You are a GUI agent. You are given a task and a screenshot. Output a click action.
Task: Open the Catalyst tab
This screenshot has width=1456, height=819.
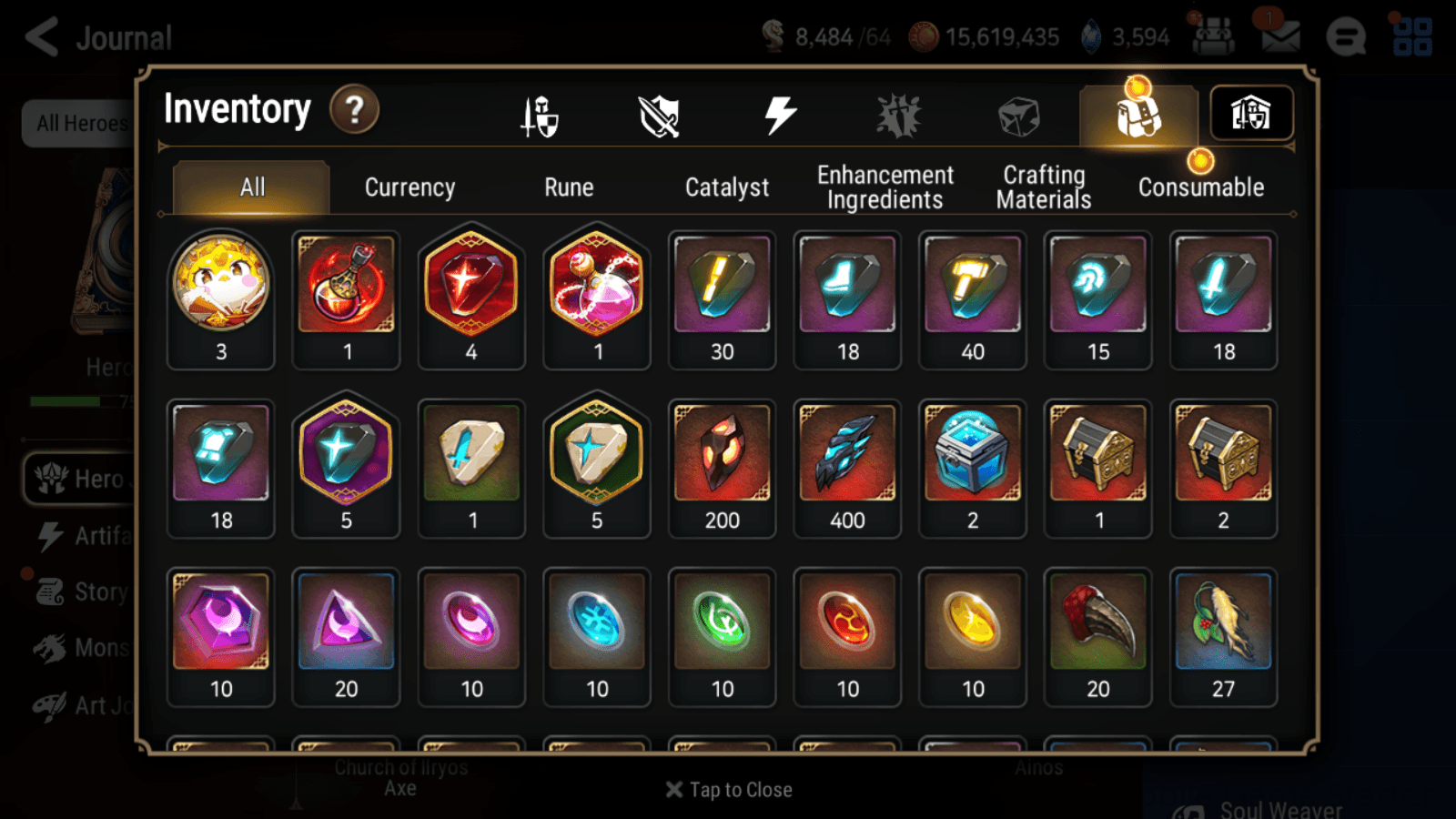point(727,187)
